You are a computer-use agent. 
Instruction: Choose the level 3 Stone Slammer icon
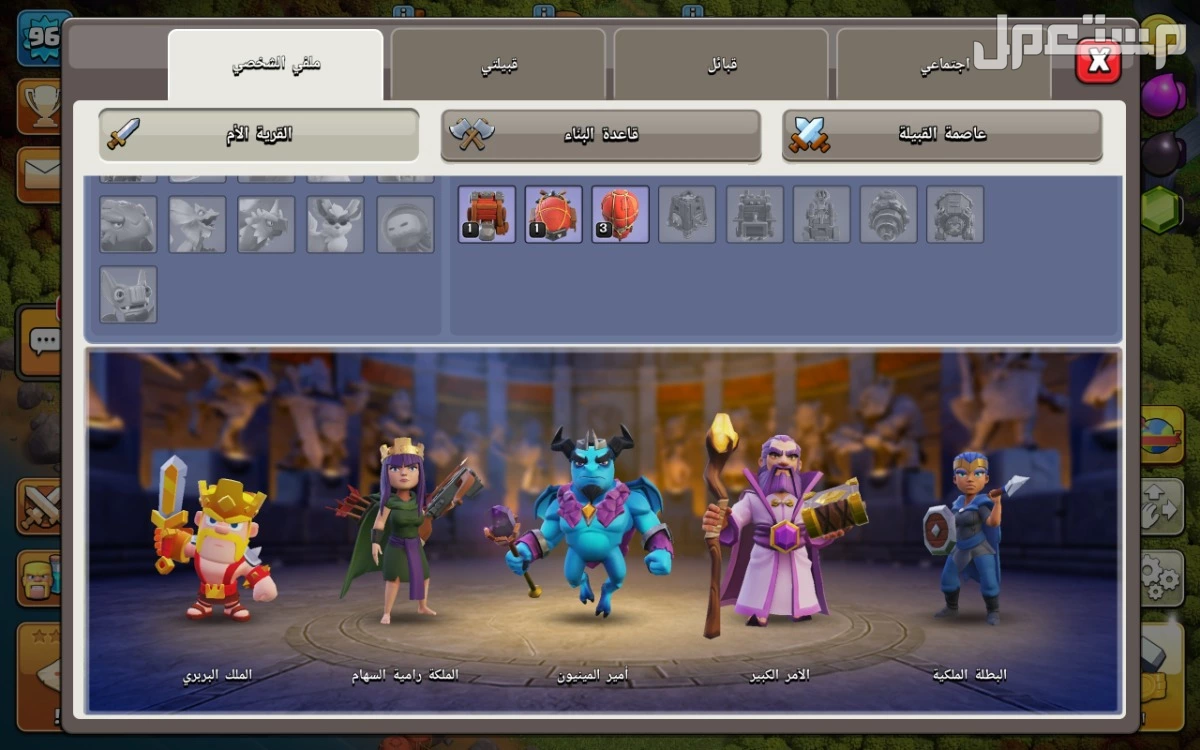620,214
